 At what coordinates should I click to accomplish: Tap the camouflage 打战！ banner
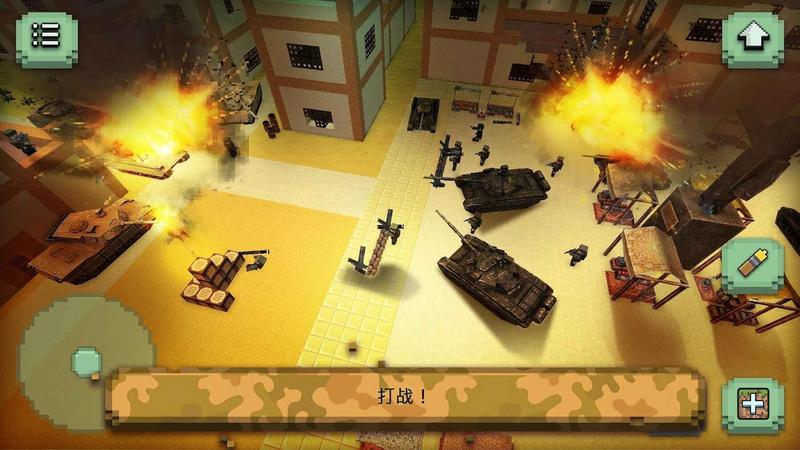coord(404,396)
